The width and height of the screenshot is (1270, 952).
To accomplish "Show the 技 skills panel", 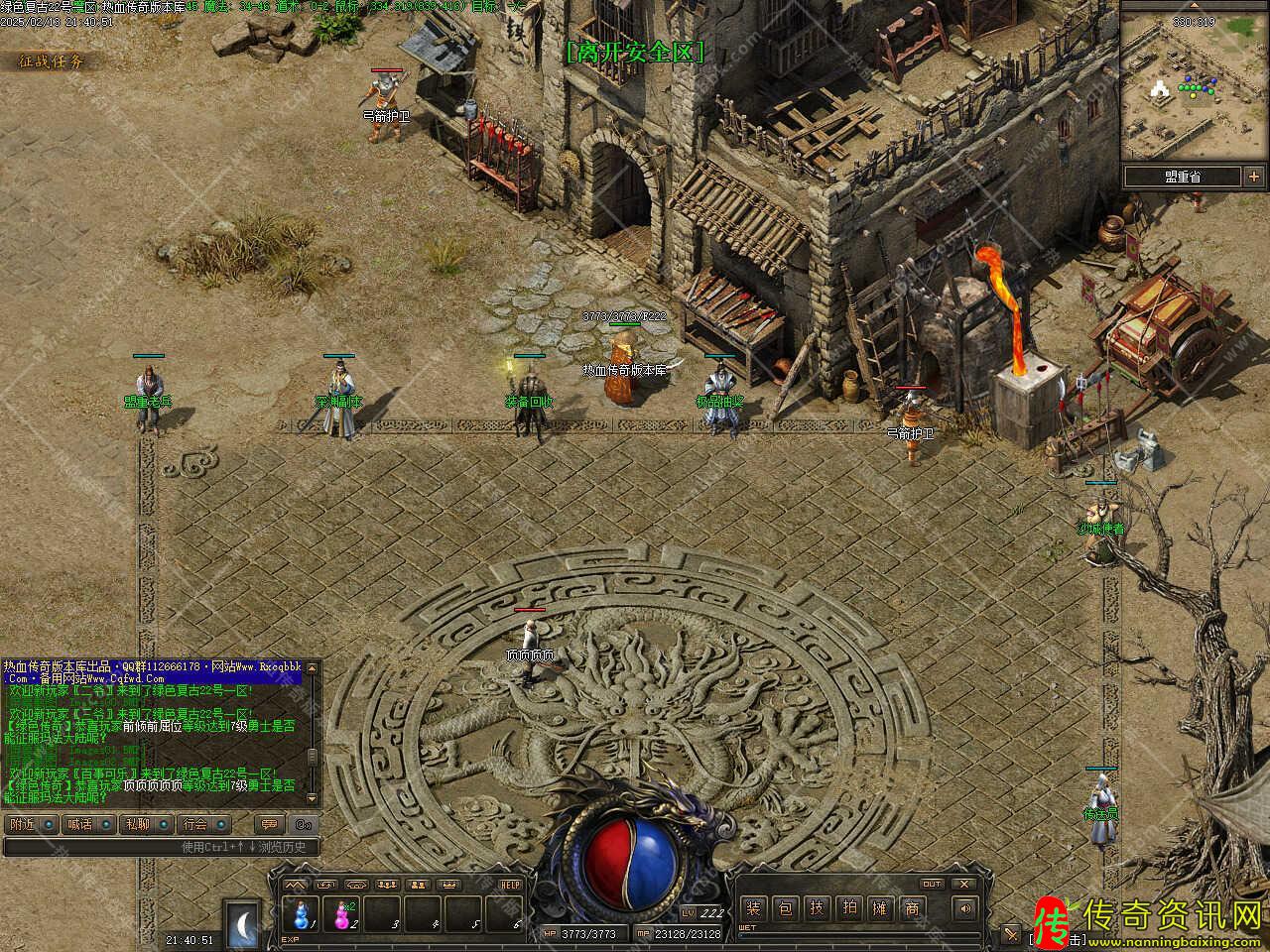I will [x=818, y=907].
